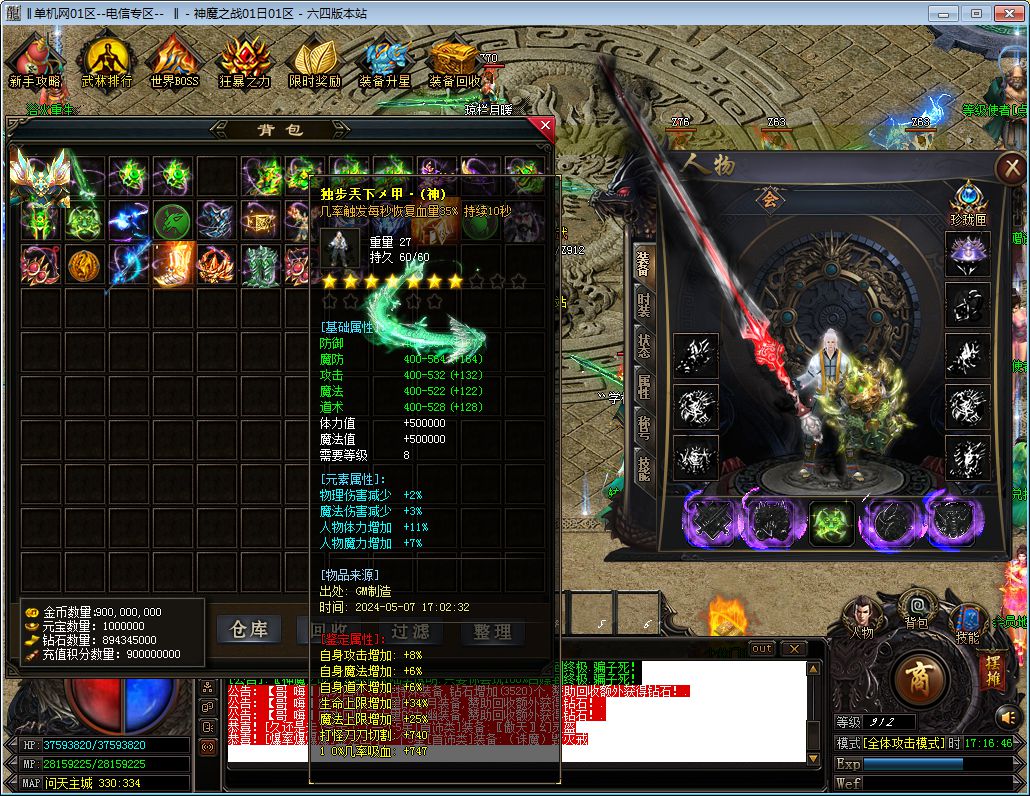Switch to the 时装 fashion tab

point(645,304)
